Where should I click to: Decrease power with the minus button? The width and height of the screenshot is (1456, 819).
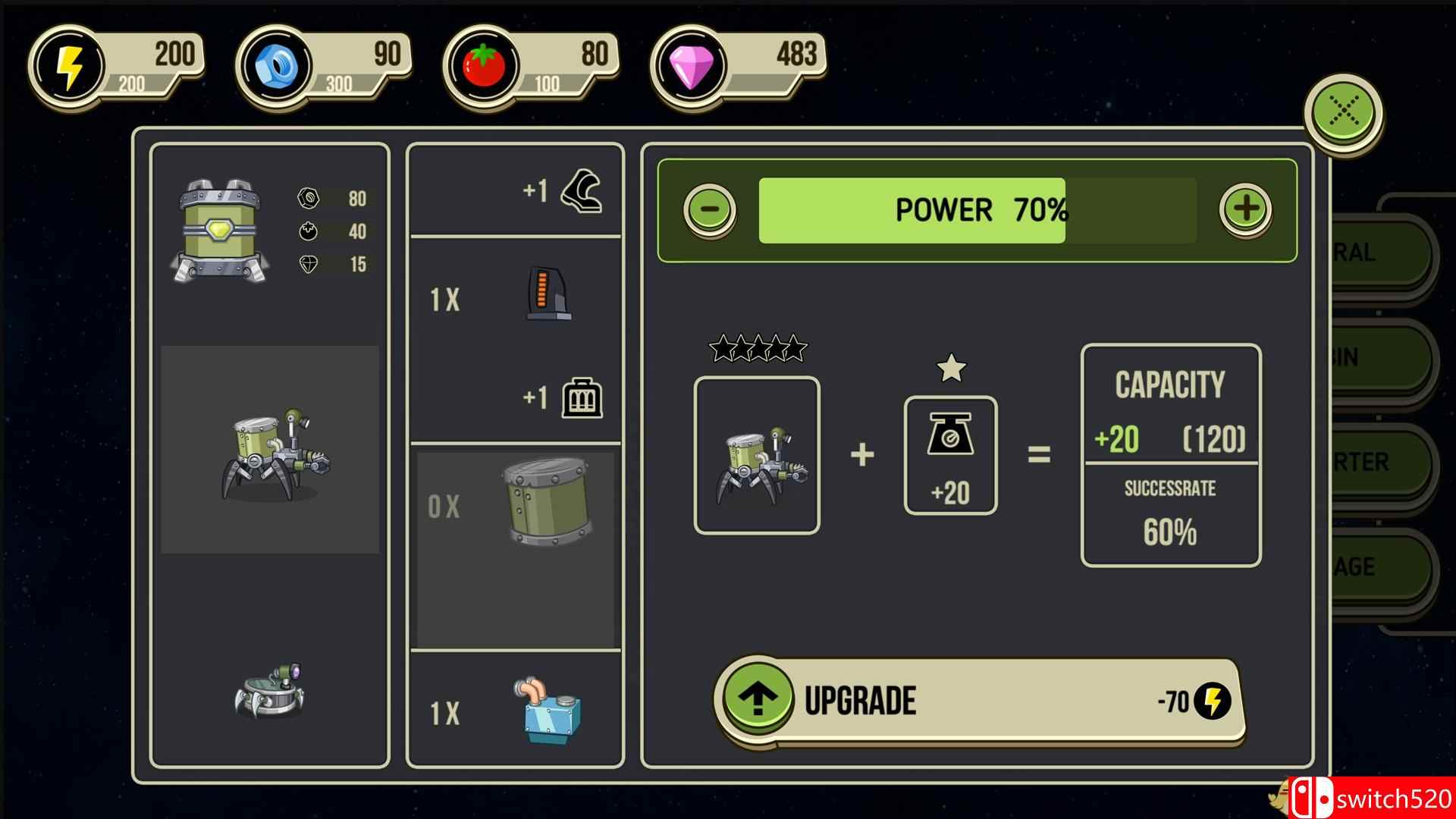point(710,209)
